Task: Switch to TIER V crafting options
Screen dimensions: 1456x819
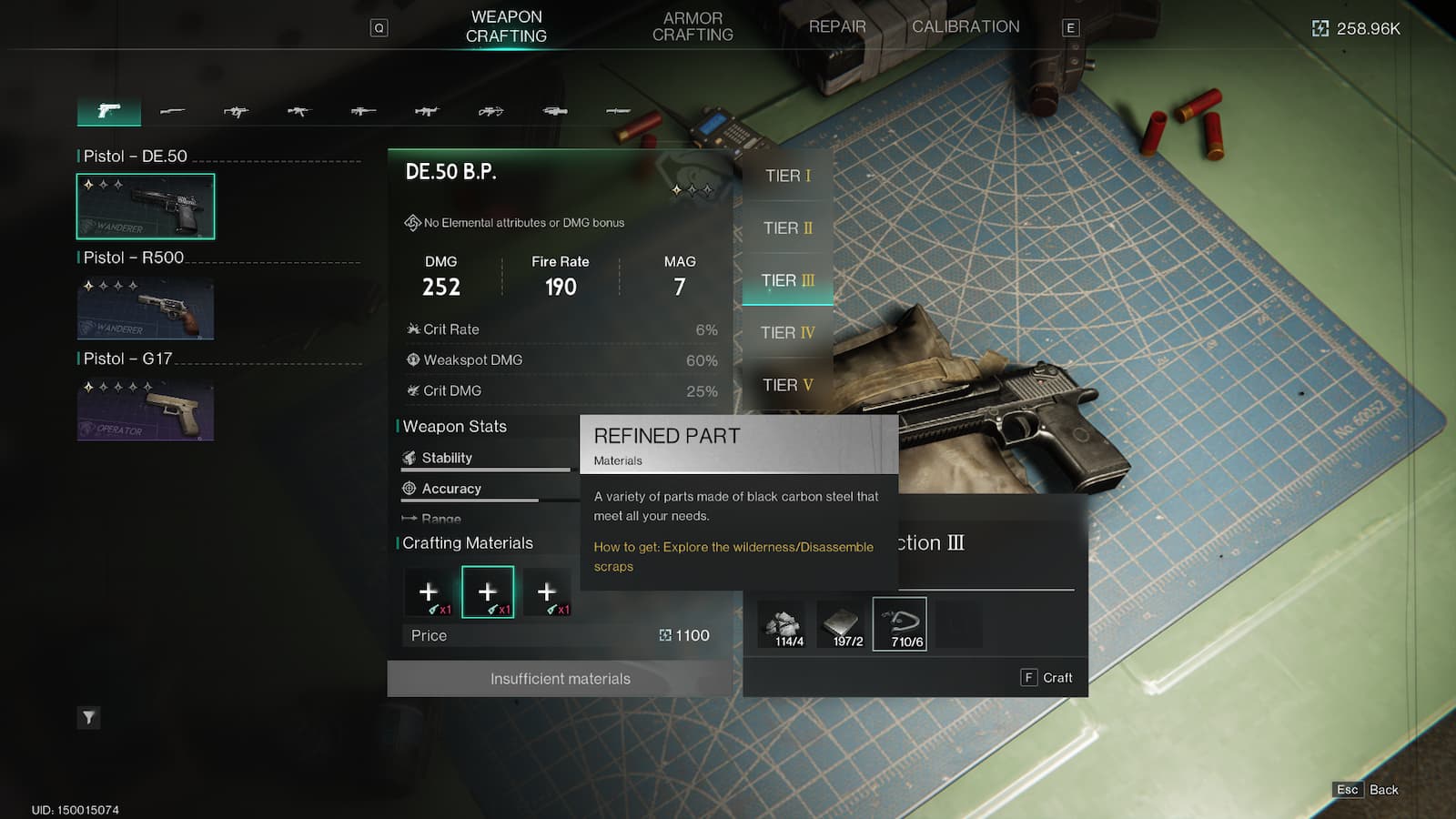Action: (787, 385)
